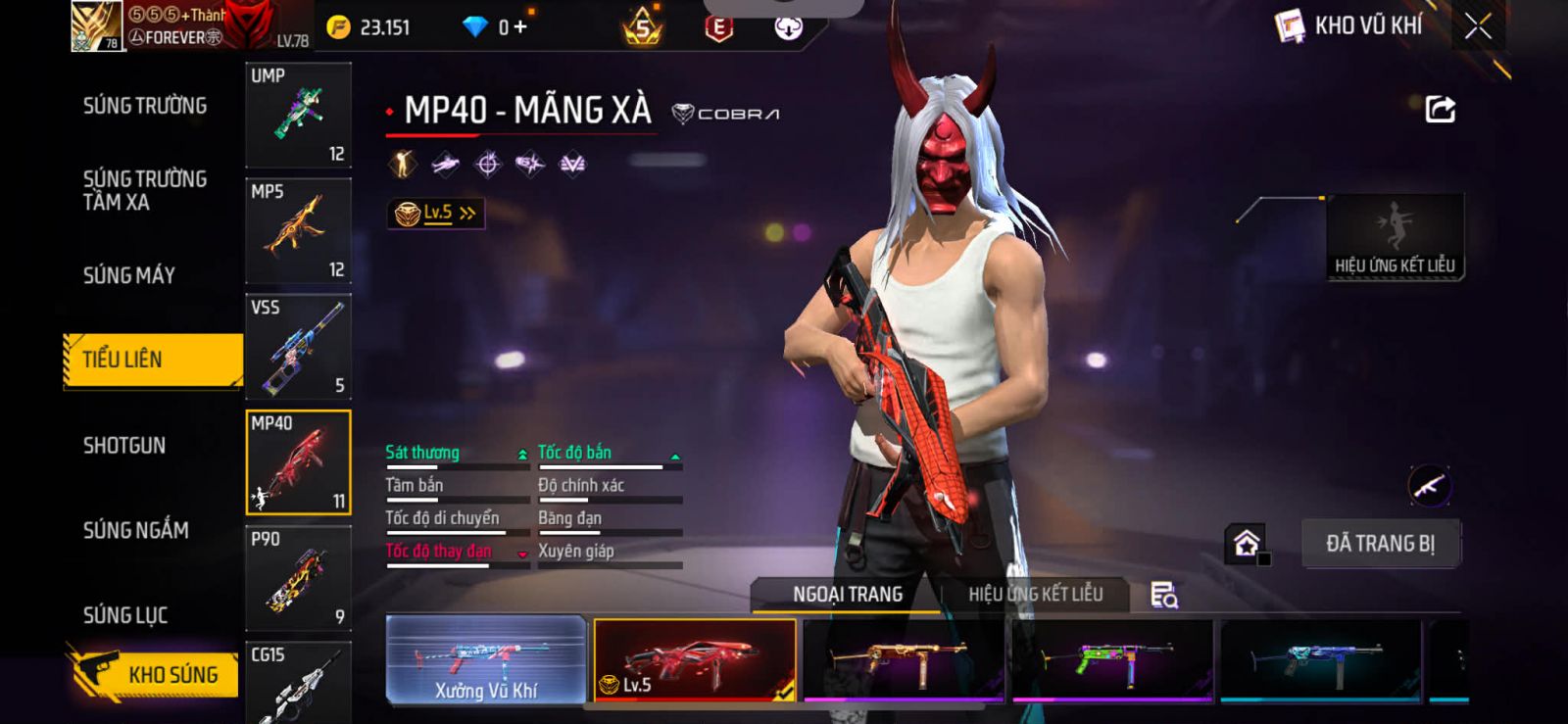Close the Kho Vũ Khí screen
The width and height of the screenshot is (1568, 724).
1478,26
